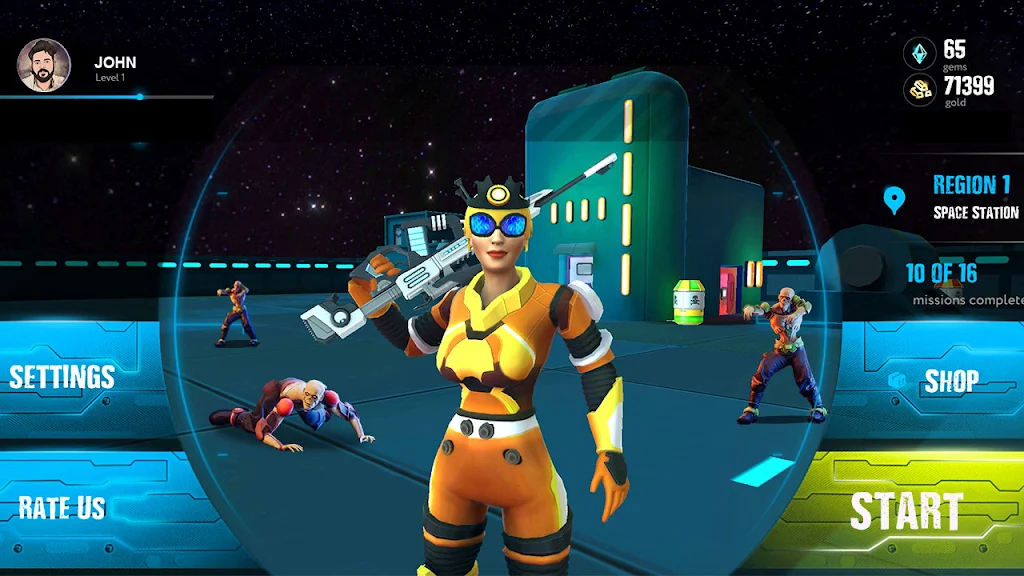Open the Shop
The image size is (1024, 576).
click(950, 381)
